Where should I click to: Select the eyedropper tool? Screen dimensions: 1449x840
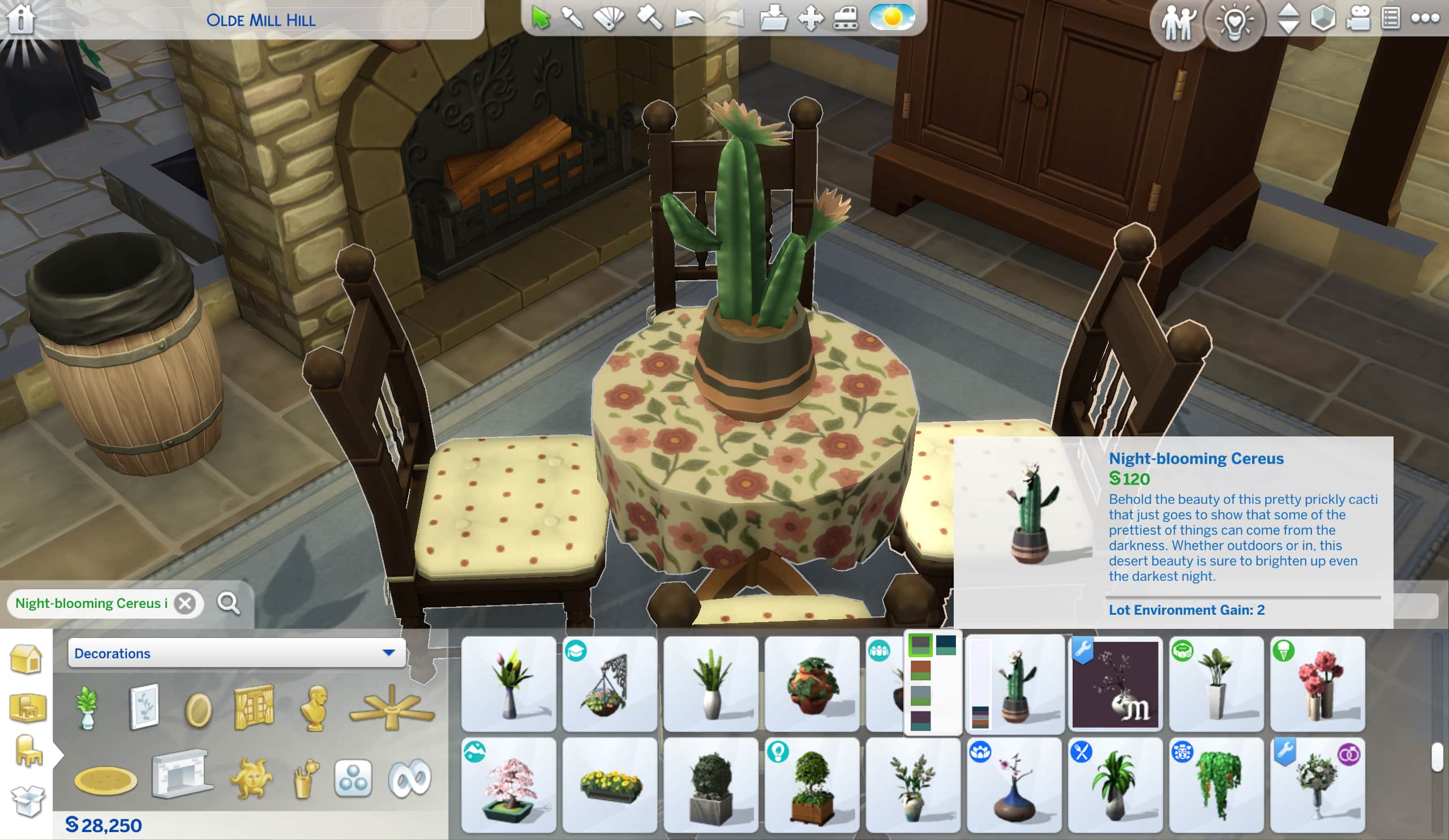pos(572,19)
